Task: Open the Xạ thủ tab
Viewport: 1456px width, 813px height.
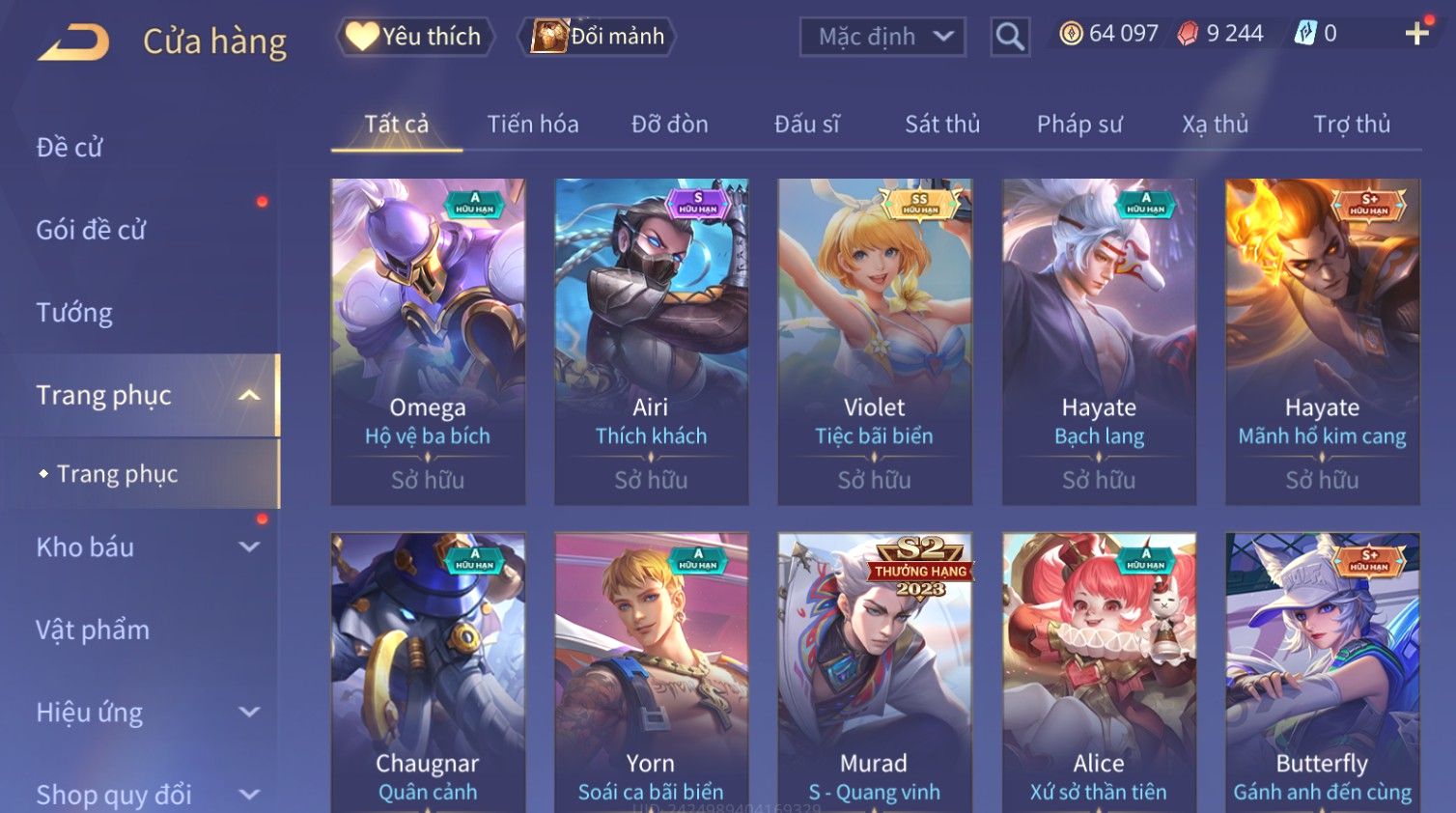Action: tap(1216, 125)
